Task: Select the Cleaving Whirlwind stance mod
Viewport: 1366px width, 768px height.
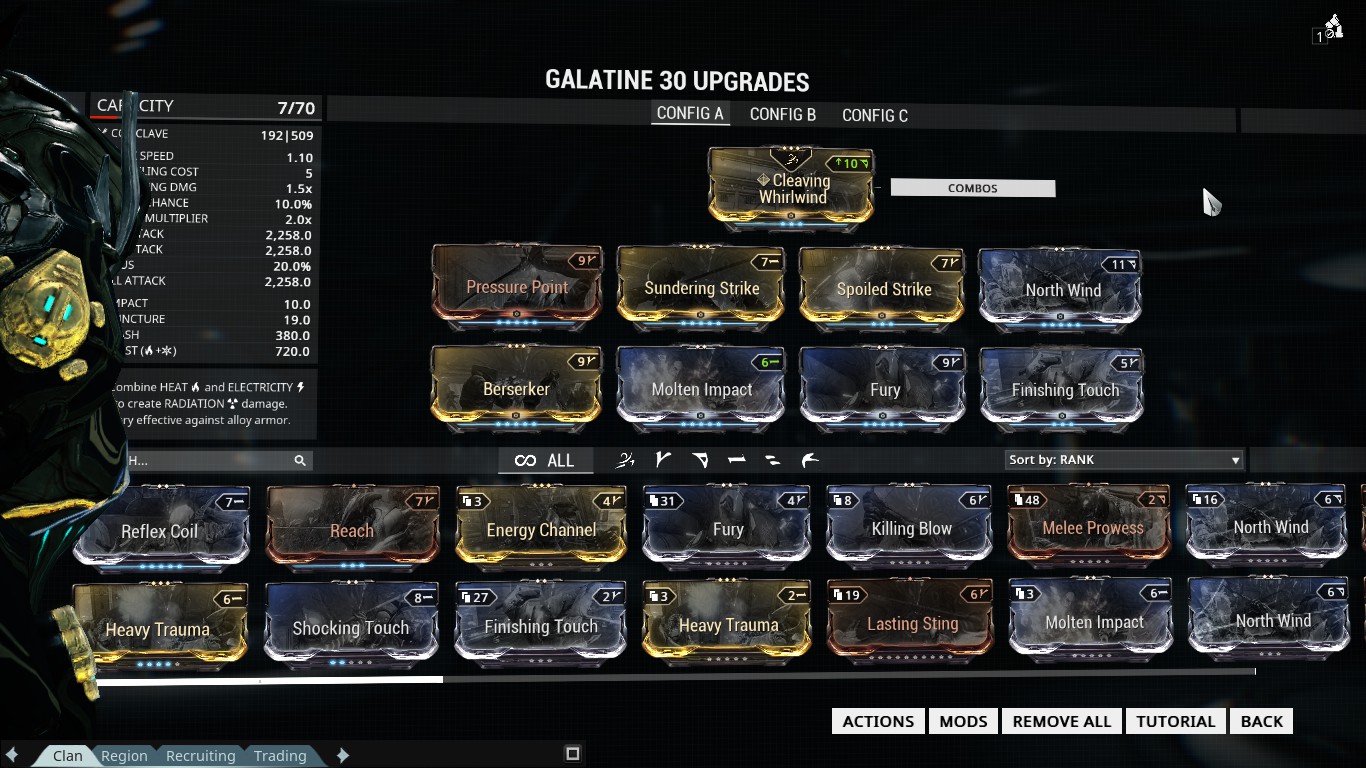Action: (x=791, y=186)
